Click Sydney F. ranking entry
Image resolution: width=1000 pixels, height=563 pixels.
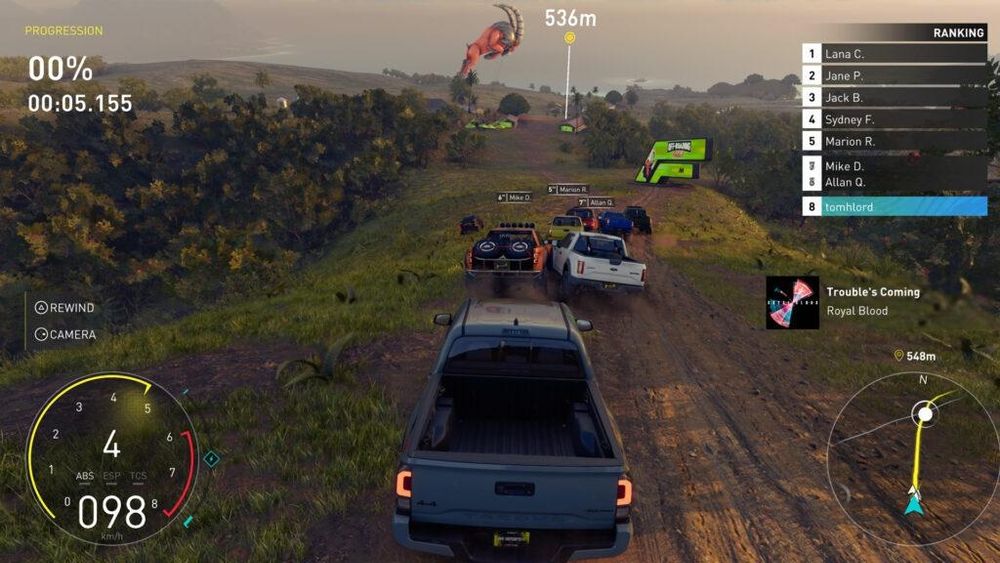(894, 120)
